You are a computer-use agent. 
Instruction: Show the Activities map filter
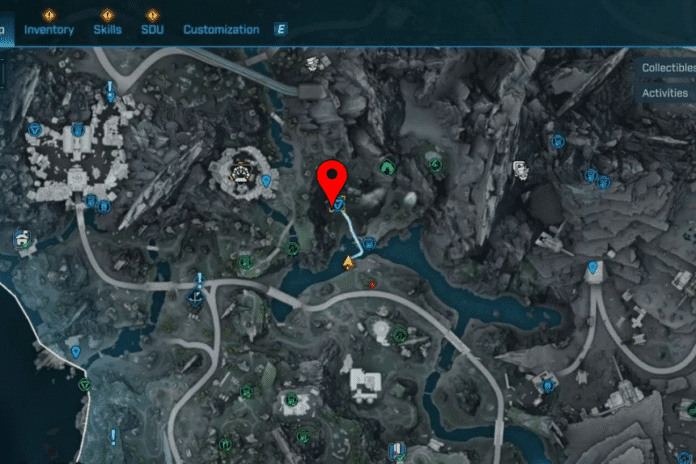point(667,93)
